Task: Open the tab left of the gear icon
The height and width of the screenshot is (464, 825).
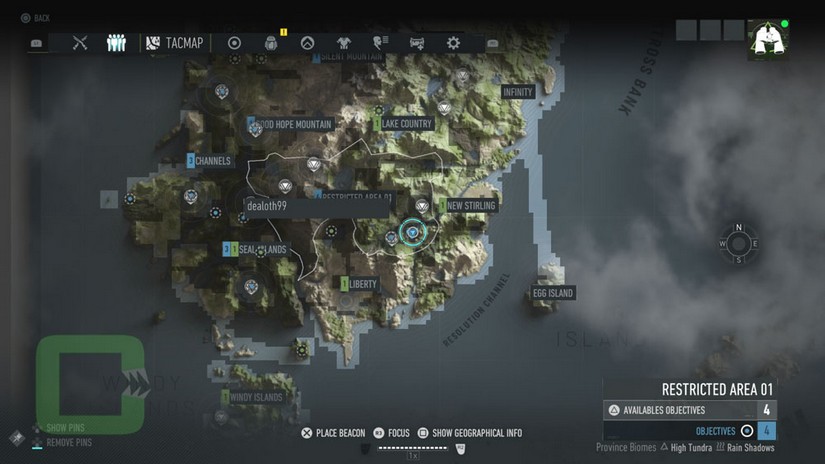Action: (x=418, y=43)
